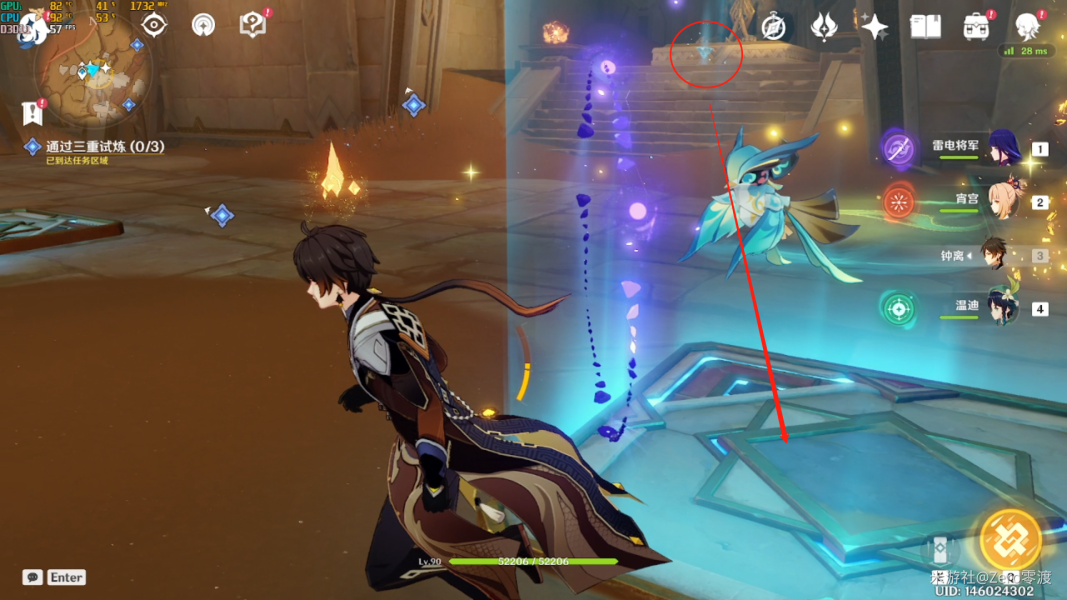
Task: Open the open-book Events icon
Action: click(x=925, y=27)
